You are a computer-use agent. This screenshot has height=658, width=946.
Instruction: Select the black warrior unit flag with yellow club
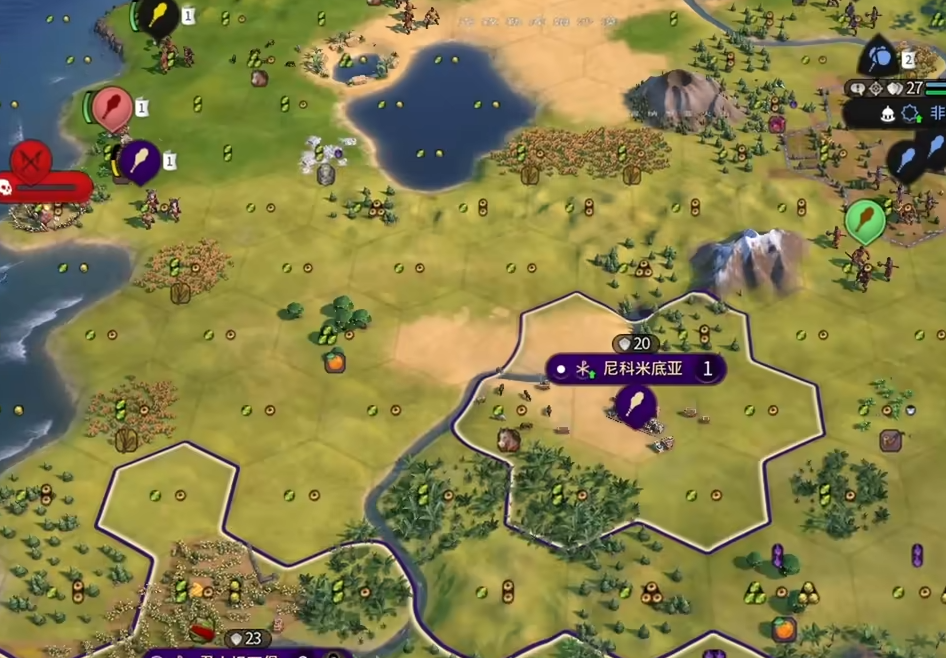pyautogui.click(x=159, y=16)
